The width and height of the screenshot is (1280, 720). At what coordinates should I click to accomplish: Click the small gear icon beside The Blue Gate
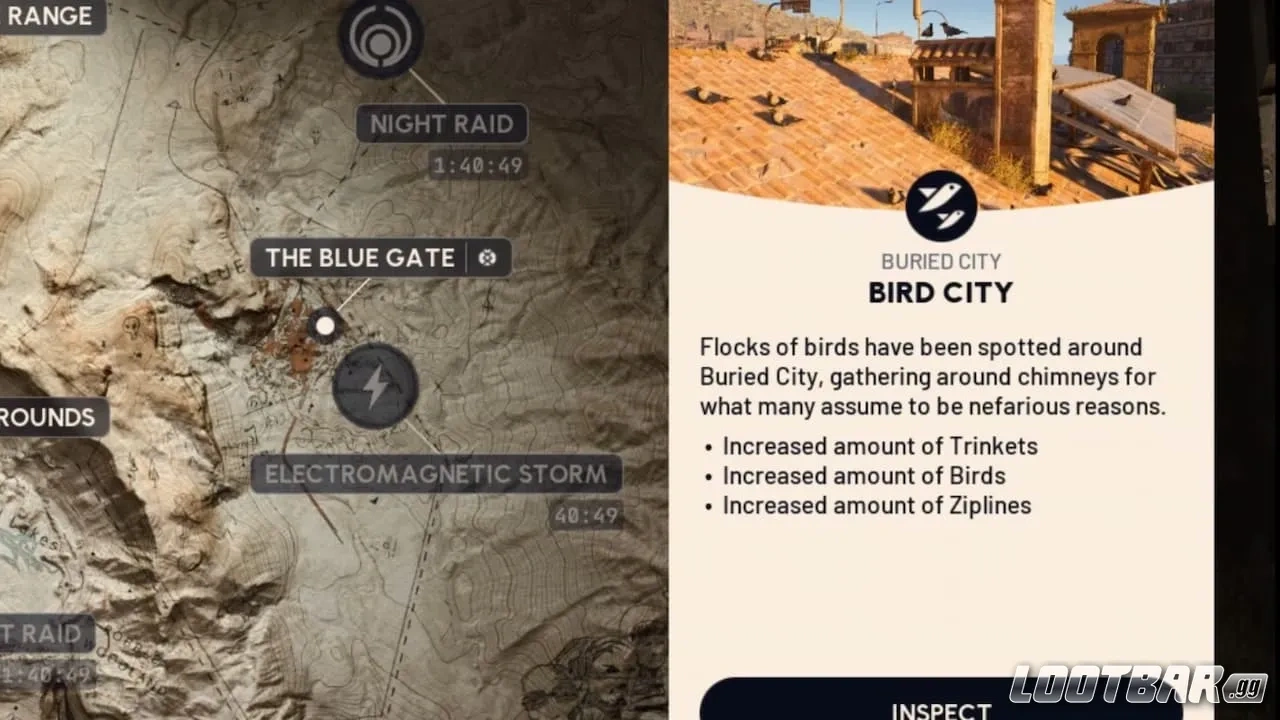click(488, 258)
